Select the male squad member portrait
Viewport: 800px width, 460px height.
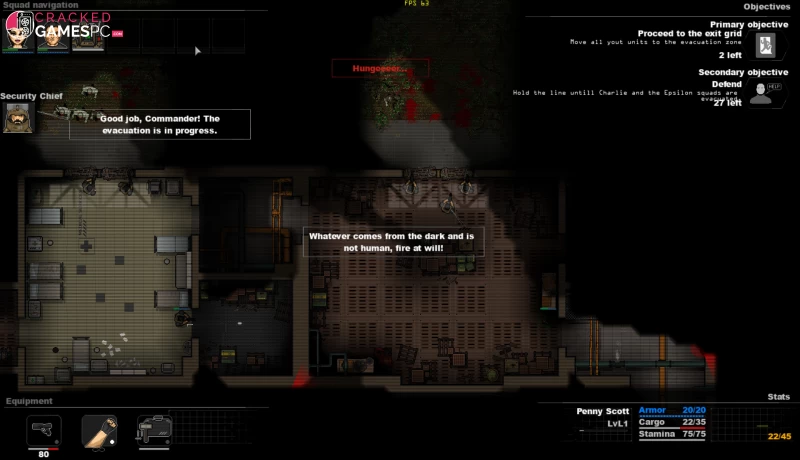click(52, 37)
